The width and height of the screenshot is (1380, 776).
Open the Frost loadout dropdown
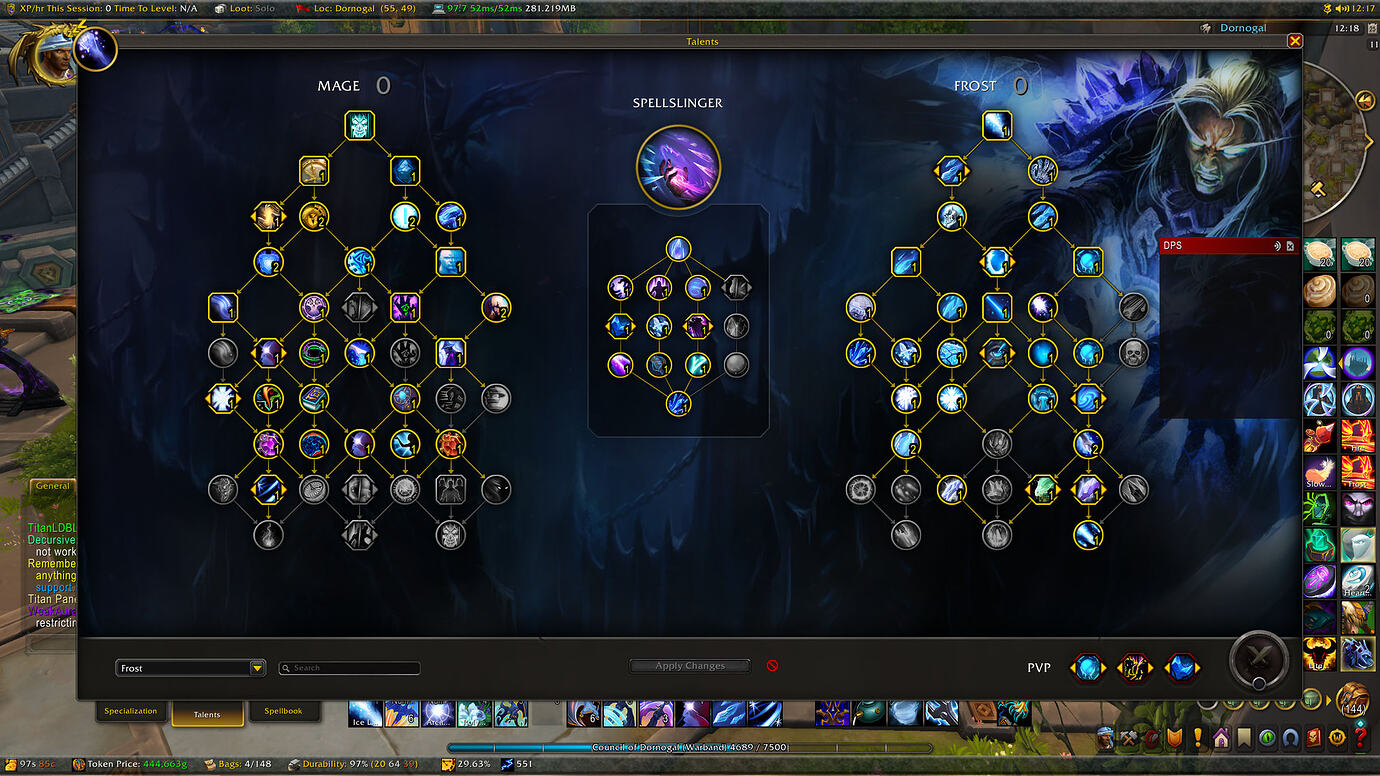[190, 667]
